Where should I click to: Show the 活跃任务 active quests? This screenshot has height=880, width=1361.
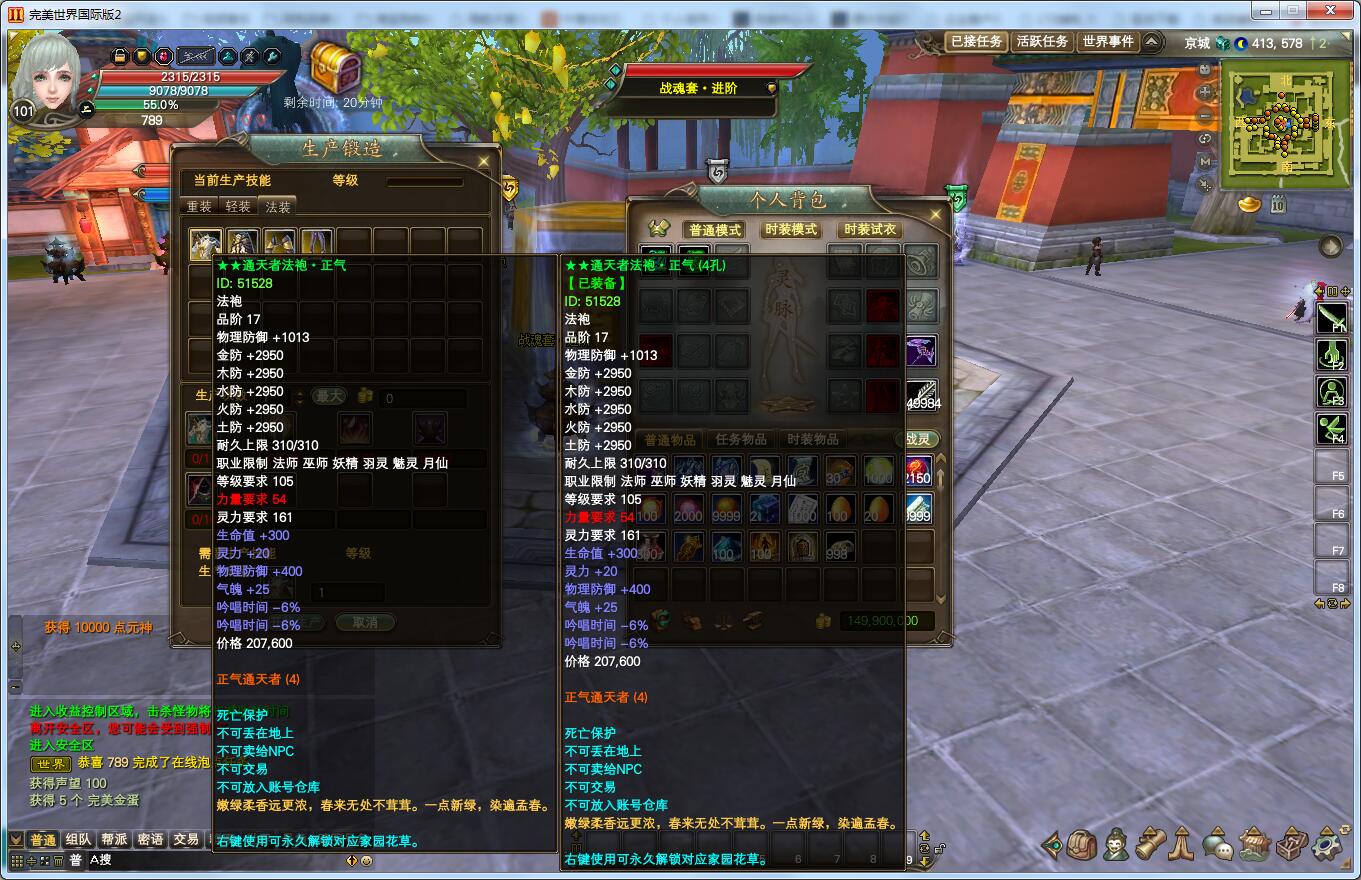(x=1042, y=42)
